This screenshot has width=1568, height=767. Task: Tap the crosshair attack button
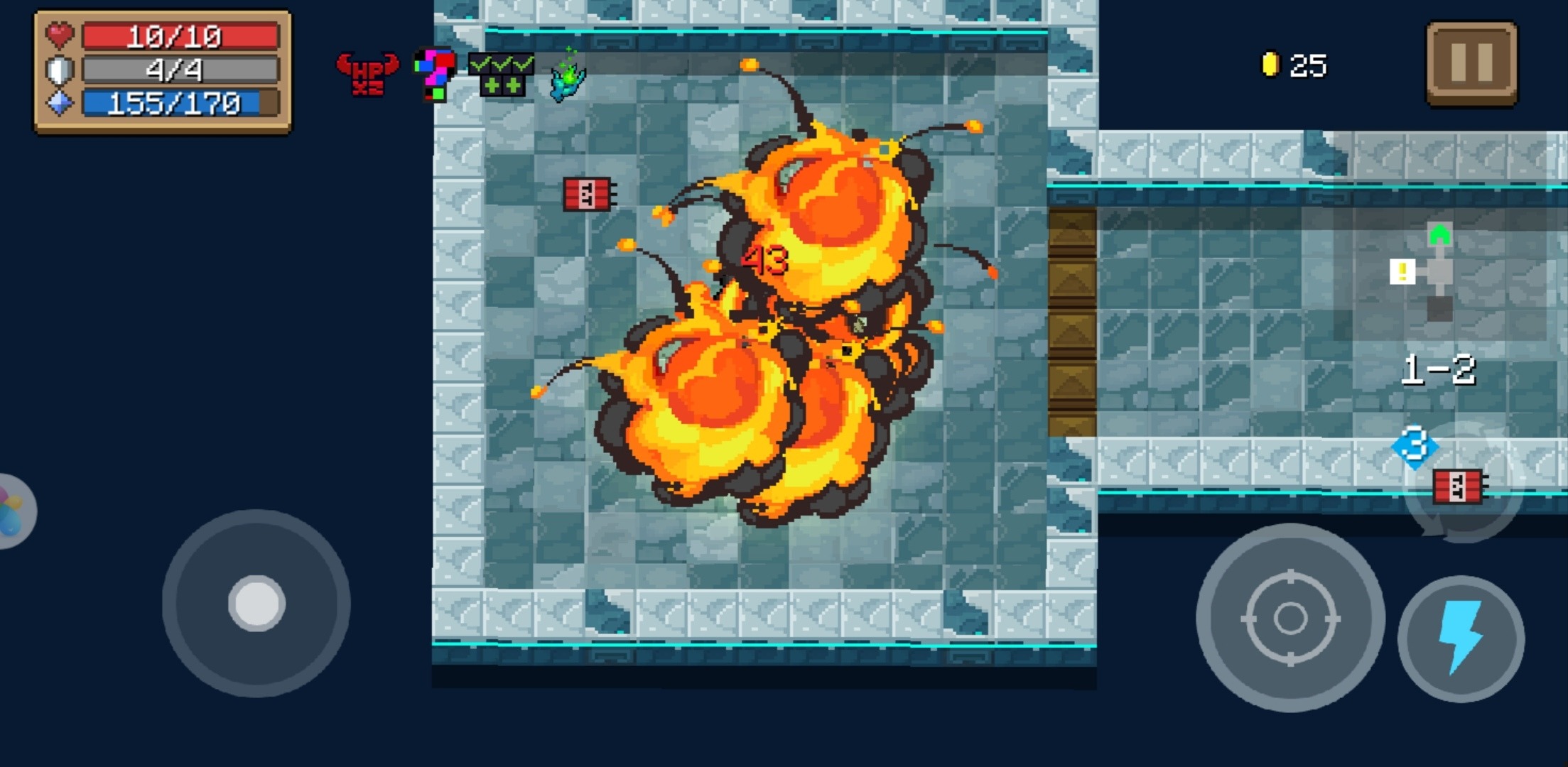[1290, 618]
